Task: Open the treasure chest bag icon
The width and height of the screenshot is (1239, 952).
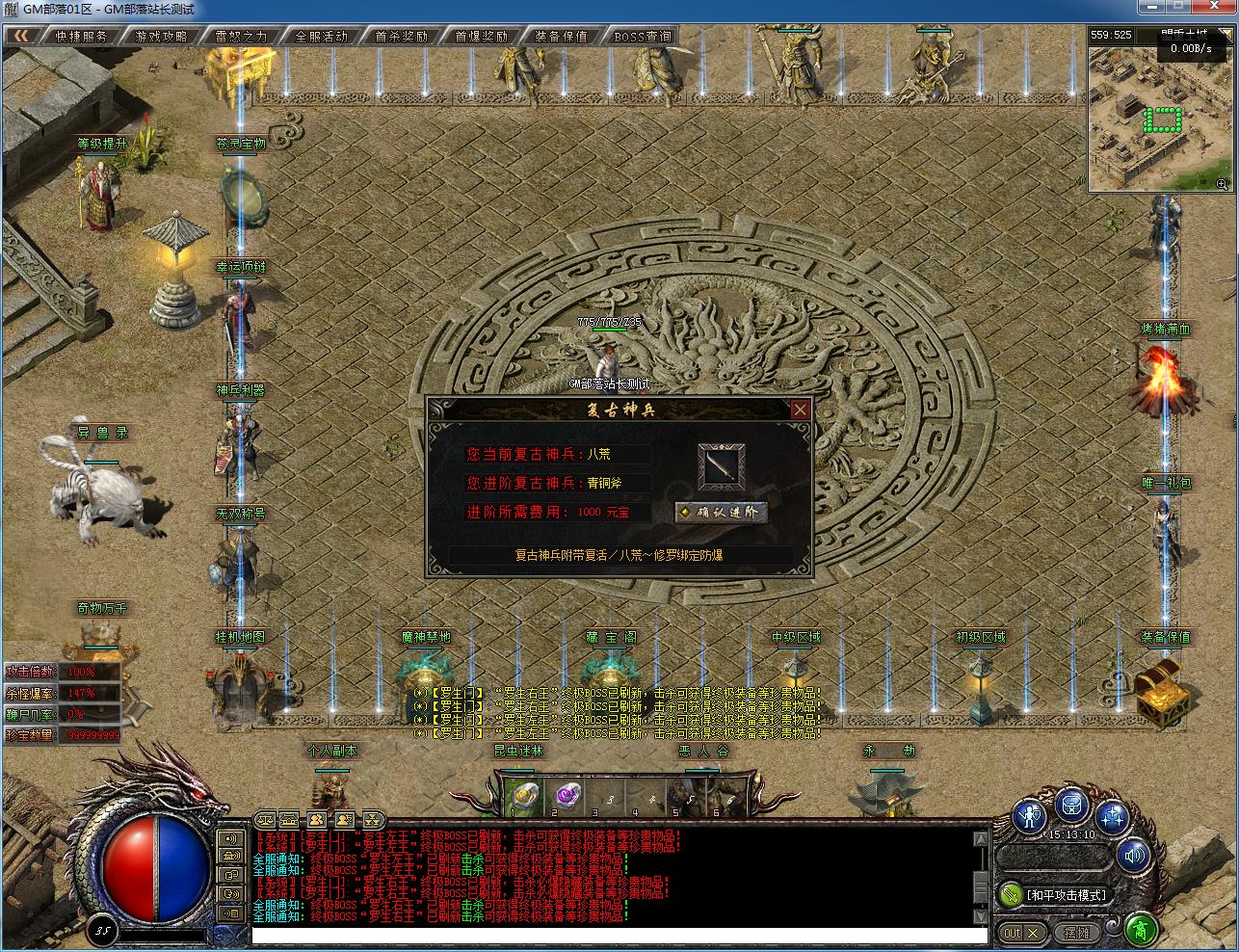Action: (1071, 806)
